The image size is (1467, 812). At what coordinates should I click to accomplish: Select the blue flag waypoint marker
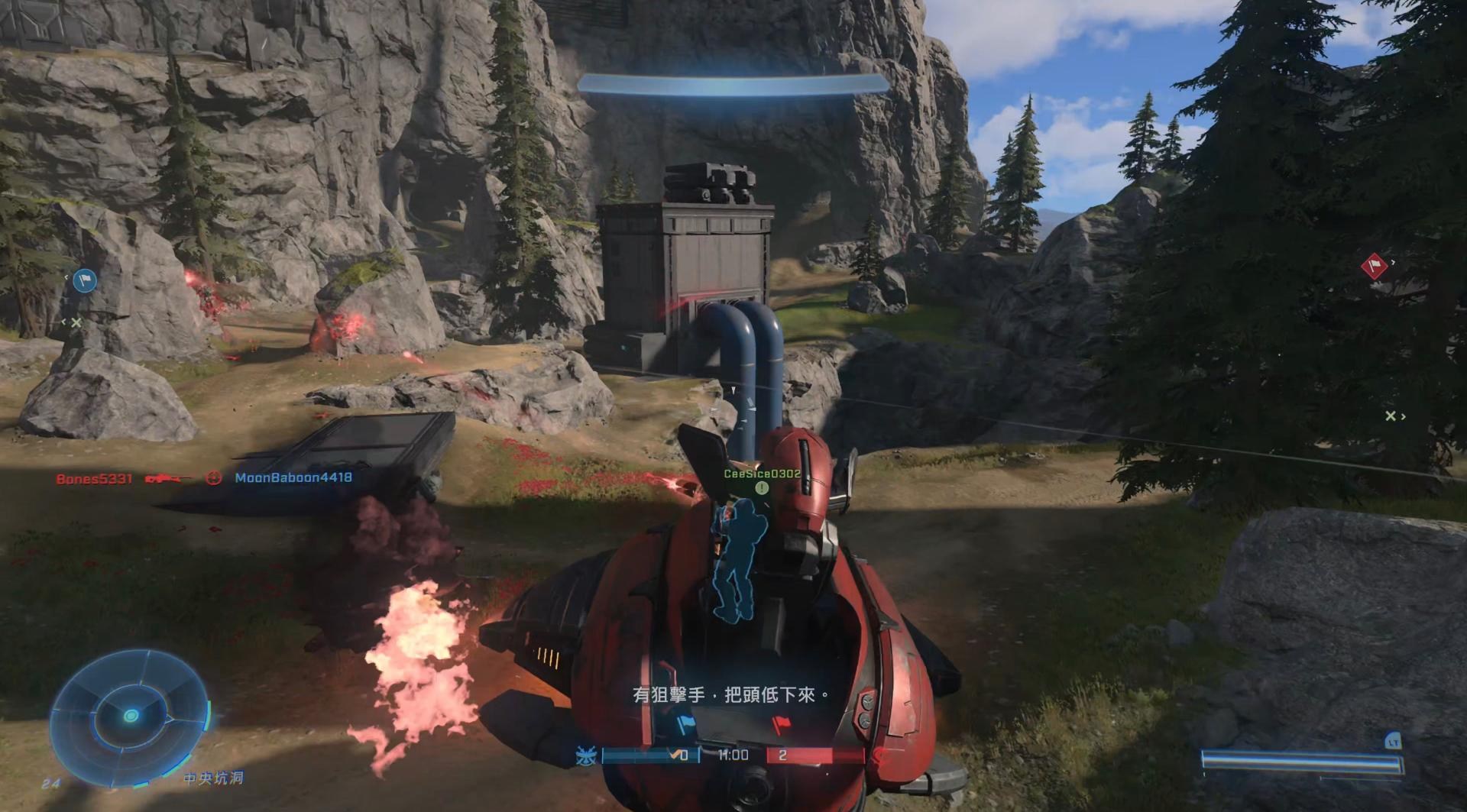[x=85, y=281]
